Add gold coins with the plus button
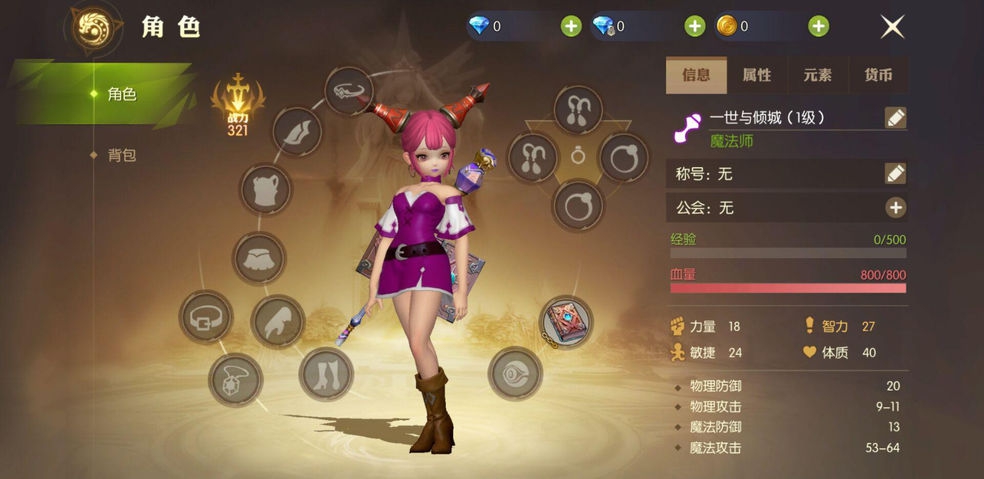 click(818, 27)
